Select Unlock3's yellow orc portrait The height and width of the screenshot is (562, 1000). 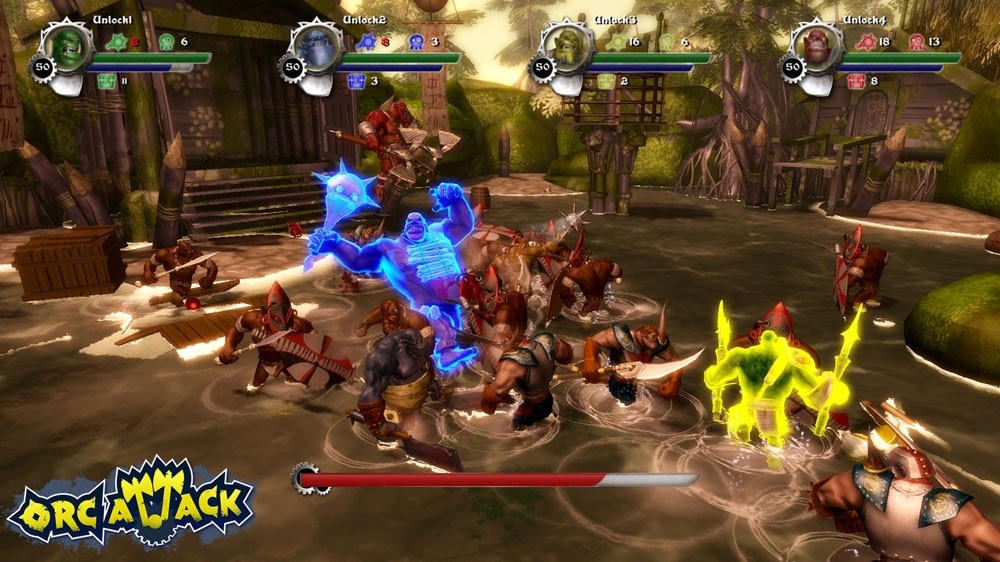[568, 46]
